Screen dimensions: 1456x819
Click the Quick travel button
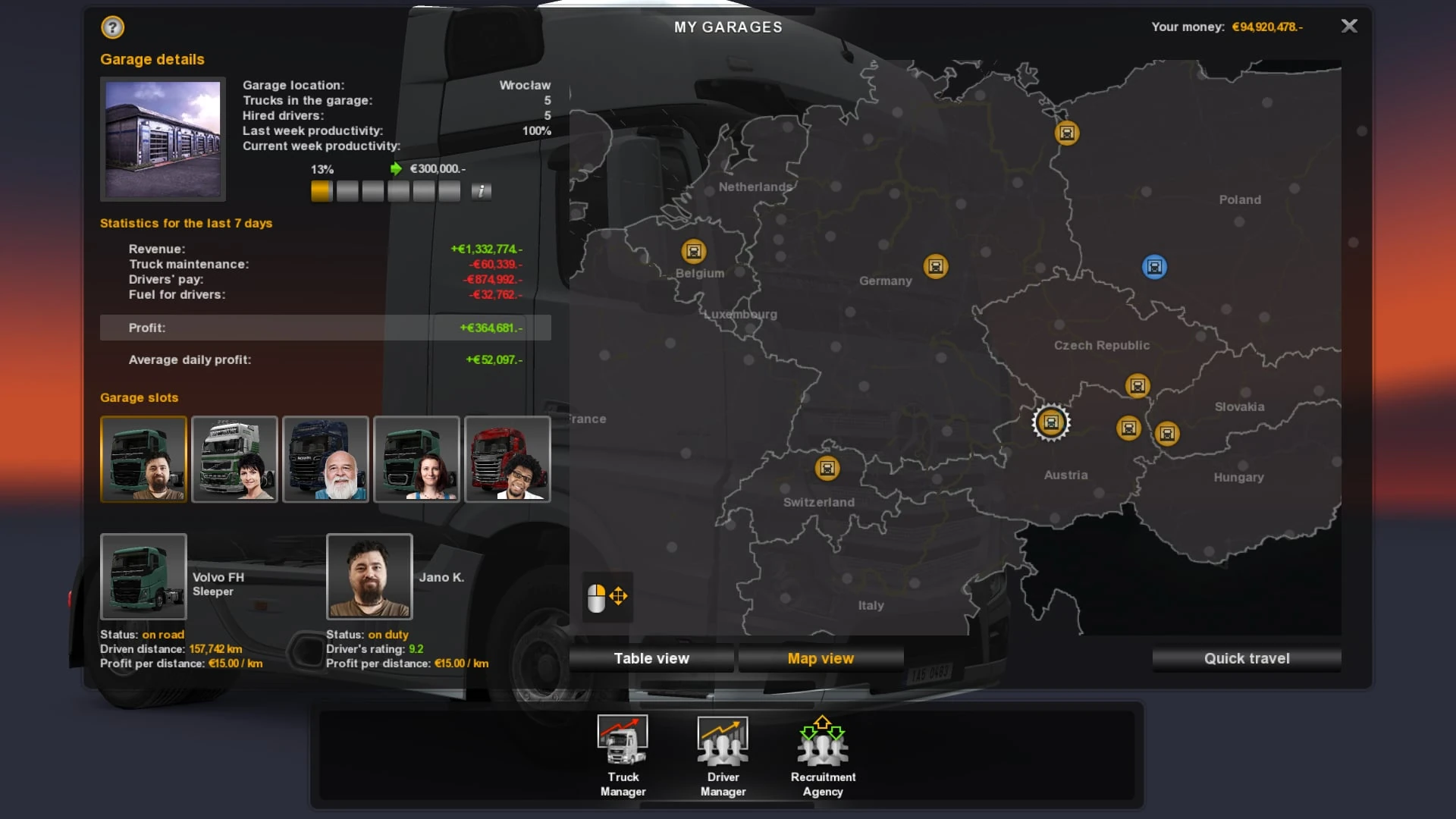[x=1246, y=658]
